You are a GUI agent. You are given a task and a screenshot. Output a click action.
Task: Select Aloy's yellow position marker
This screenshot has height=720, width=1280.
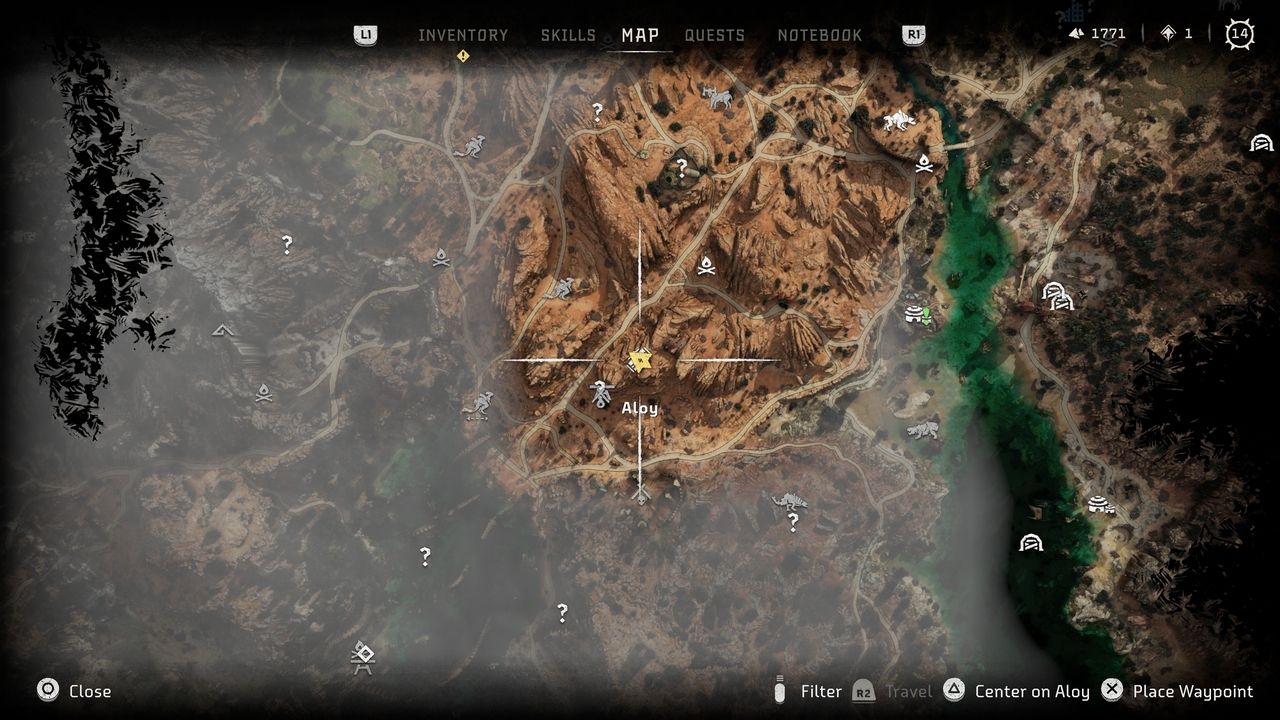pyautogui.click(x=640, y=360)
